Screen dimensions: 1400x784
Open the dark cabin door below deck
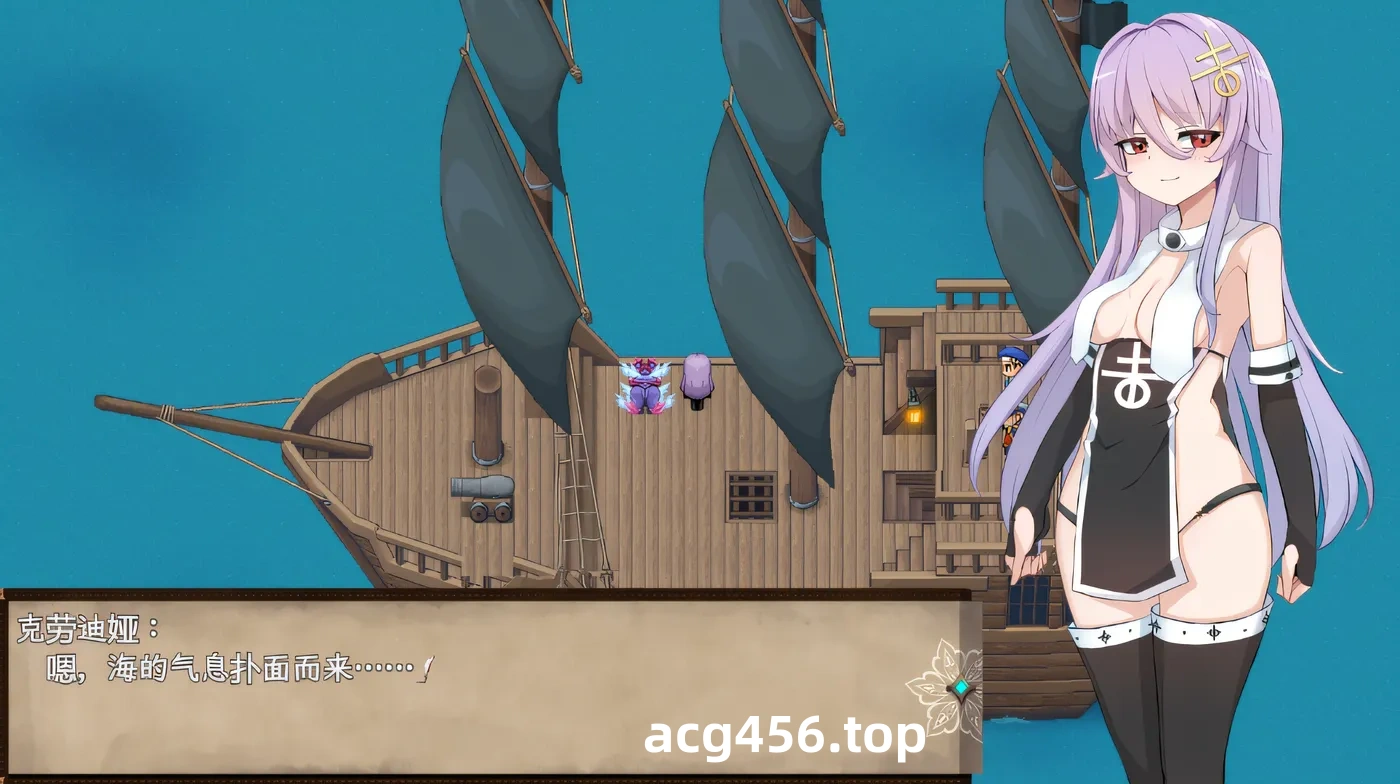tap(1030, 600)
